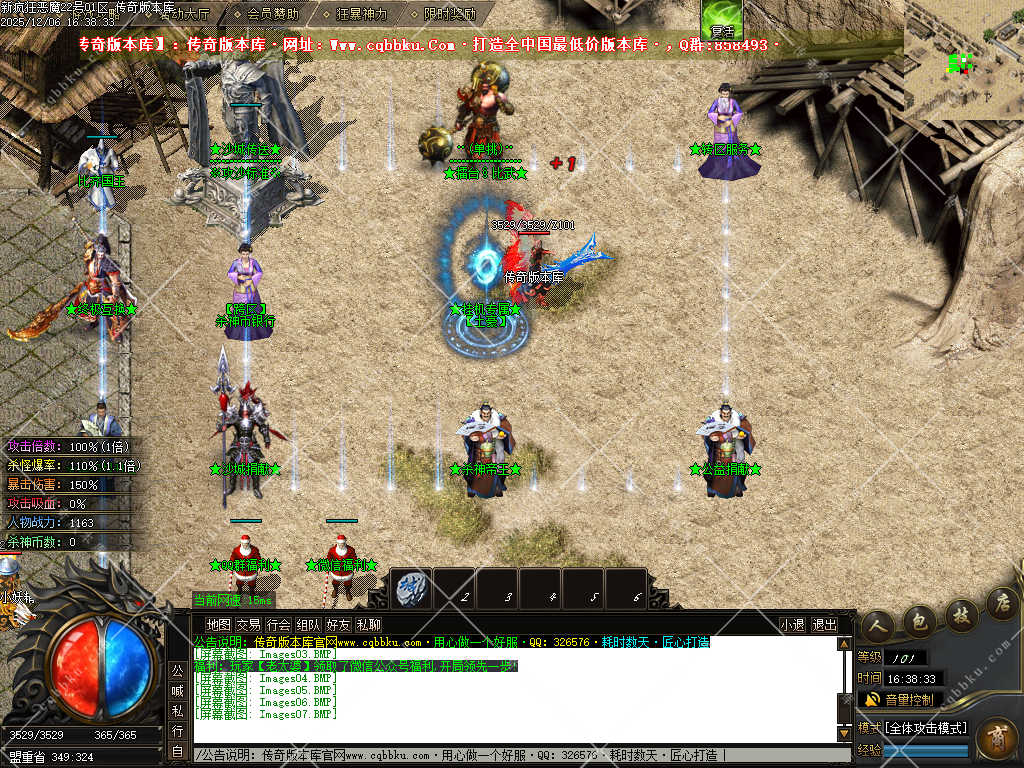Viewport: 1024px width, 768px height.
Task: Click the 小退 logout-to-character button
Action: (x=793, y=625)
